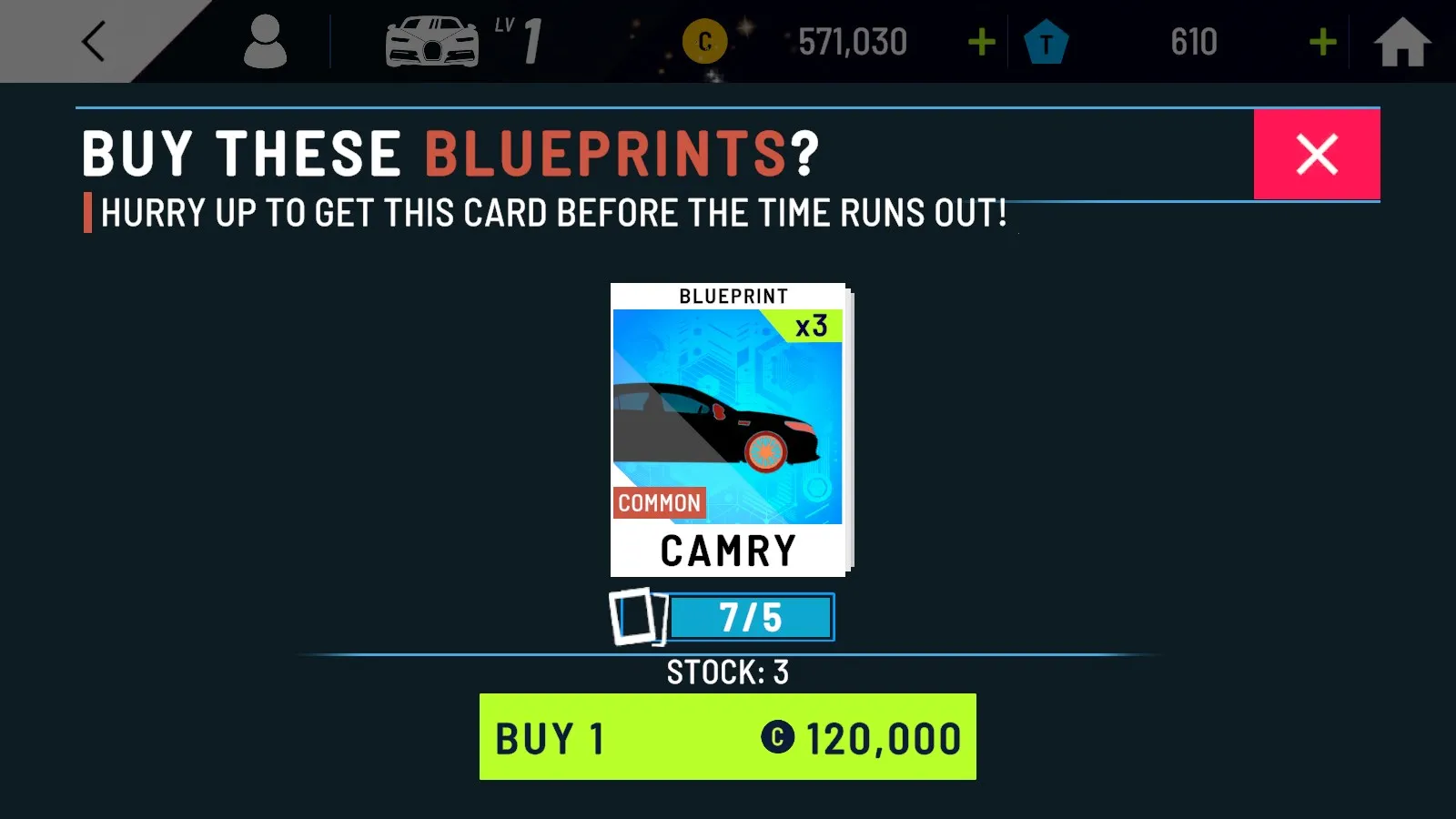Dismiss dialog with the red X

click(x=1317, y=154)
